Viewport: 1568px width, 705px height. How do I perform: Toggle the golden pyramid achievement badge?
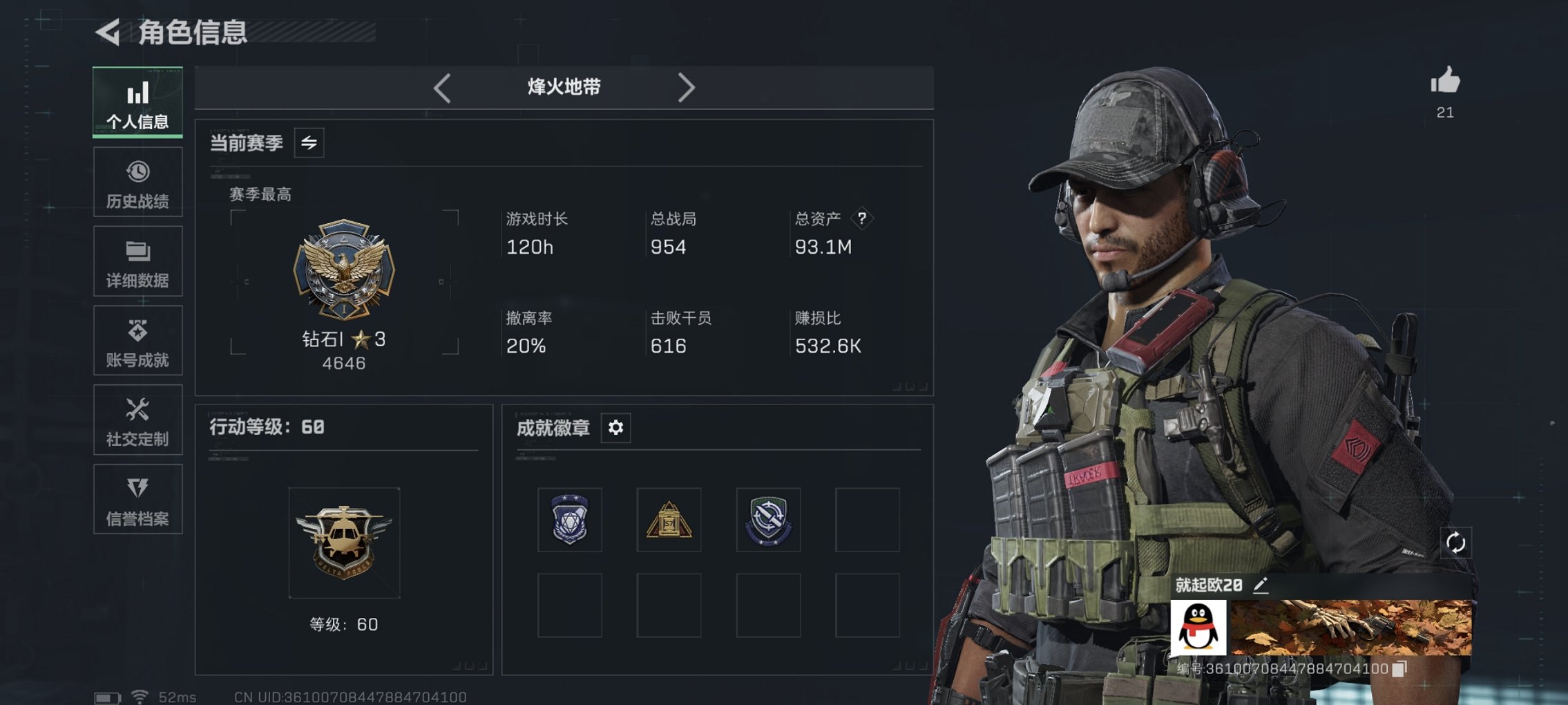[669, 520]
